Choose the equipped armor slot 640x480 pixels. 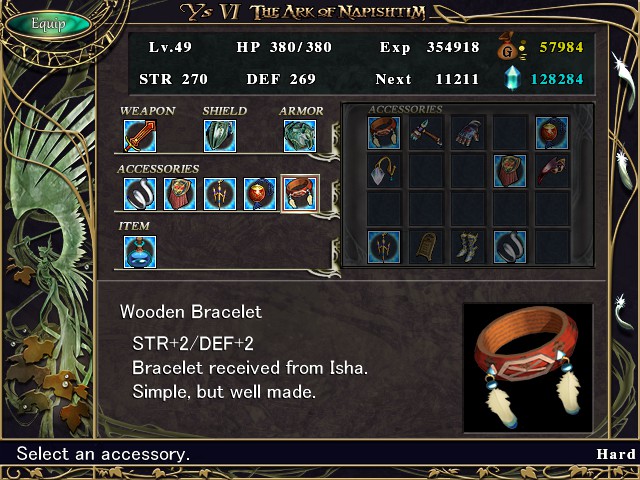(x=299, y=136)
